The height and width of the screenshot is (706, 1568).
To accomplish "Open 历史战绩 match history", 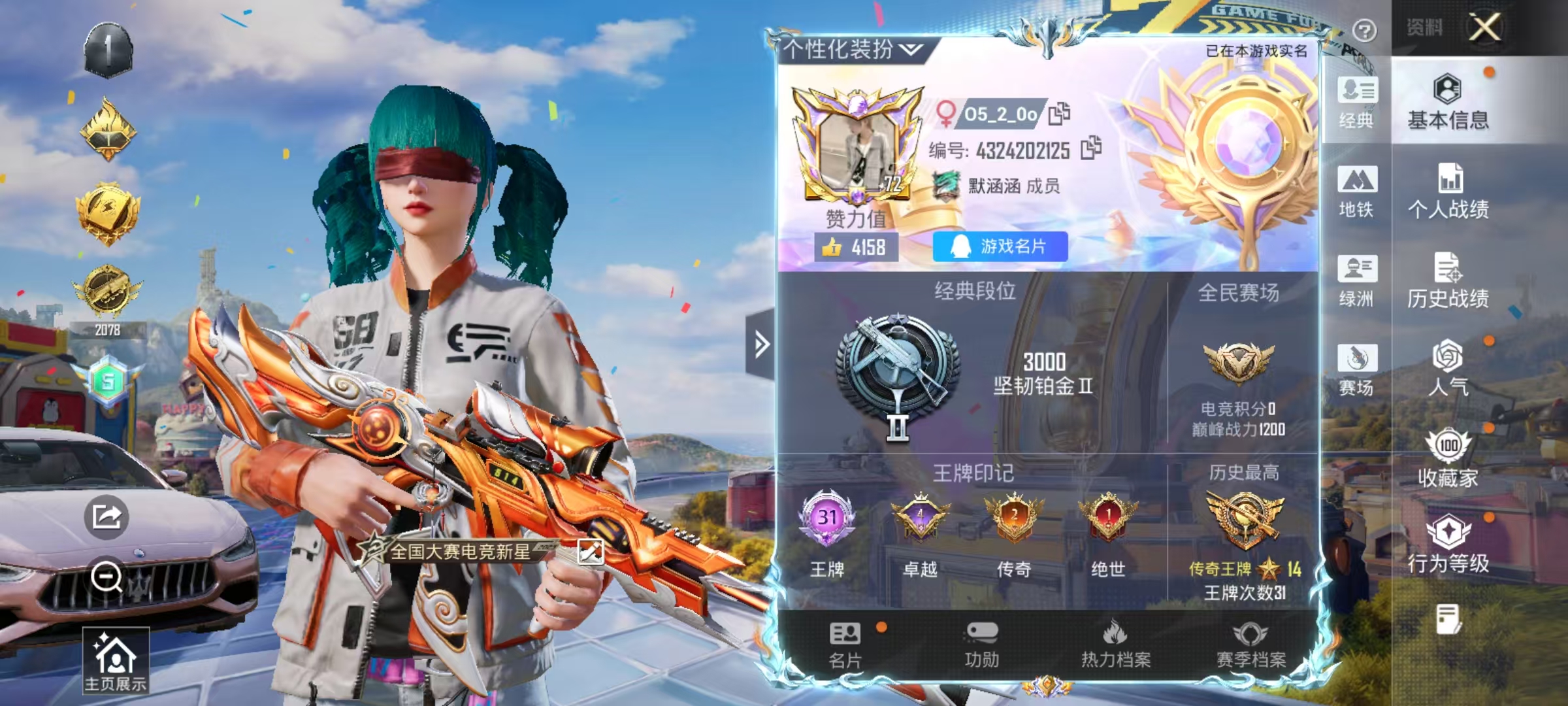I will point(1448,280).
